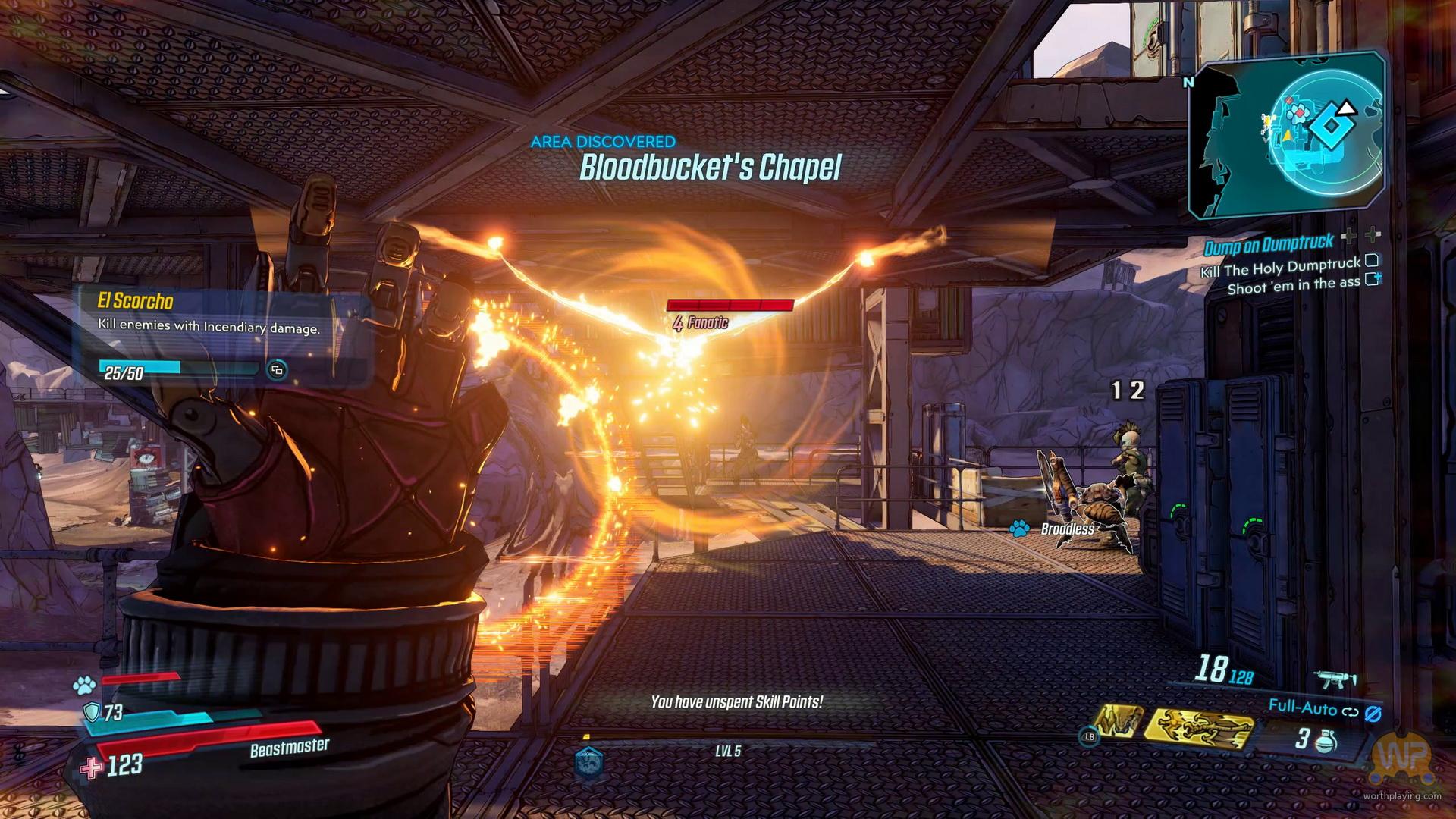This screenshot has width=1456, height=819.
Task: Tick the Kill The Holy Dumptruck objective box
Action: click(x=1371, y=261)
